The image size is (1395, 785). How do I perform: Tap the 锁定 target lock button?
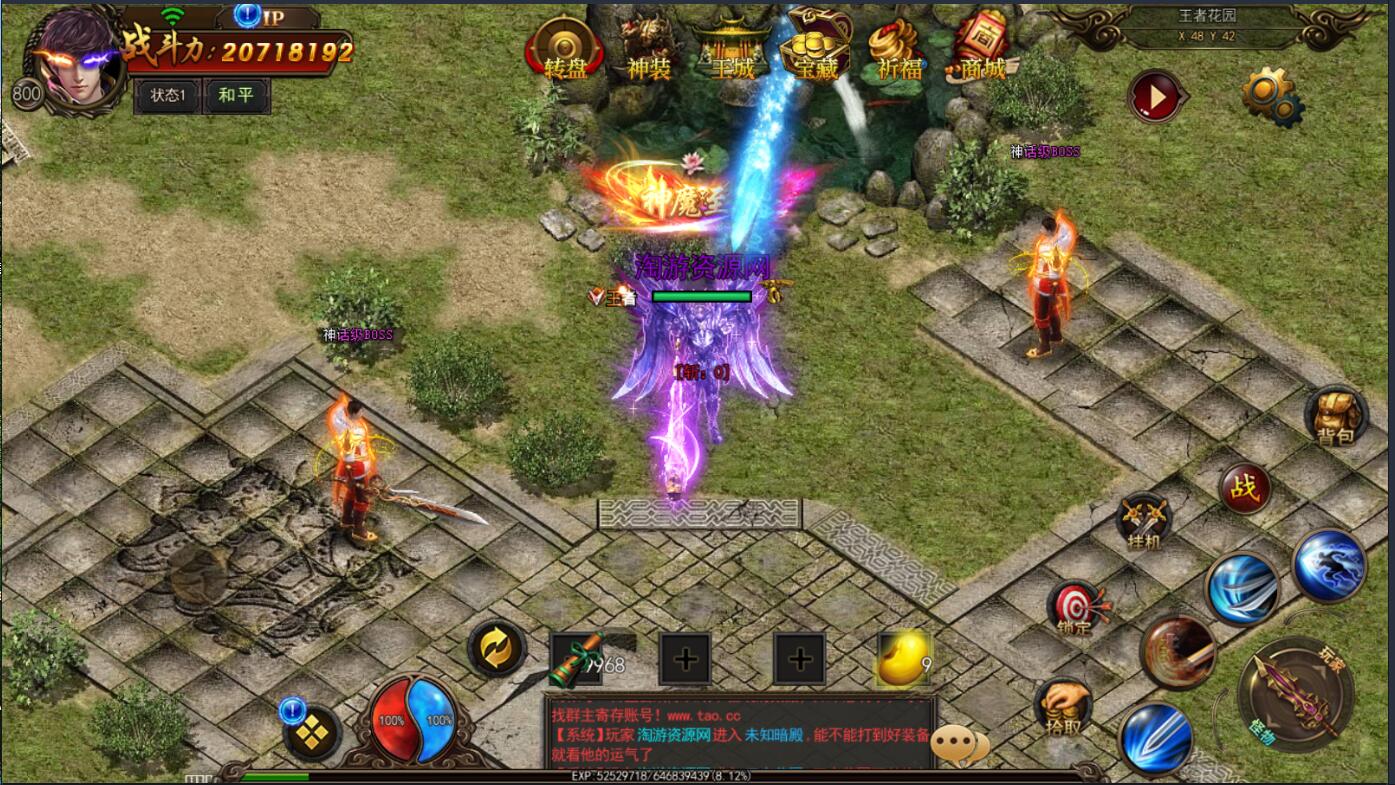click(1077, 608)
